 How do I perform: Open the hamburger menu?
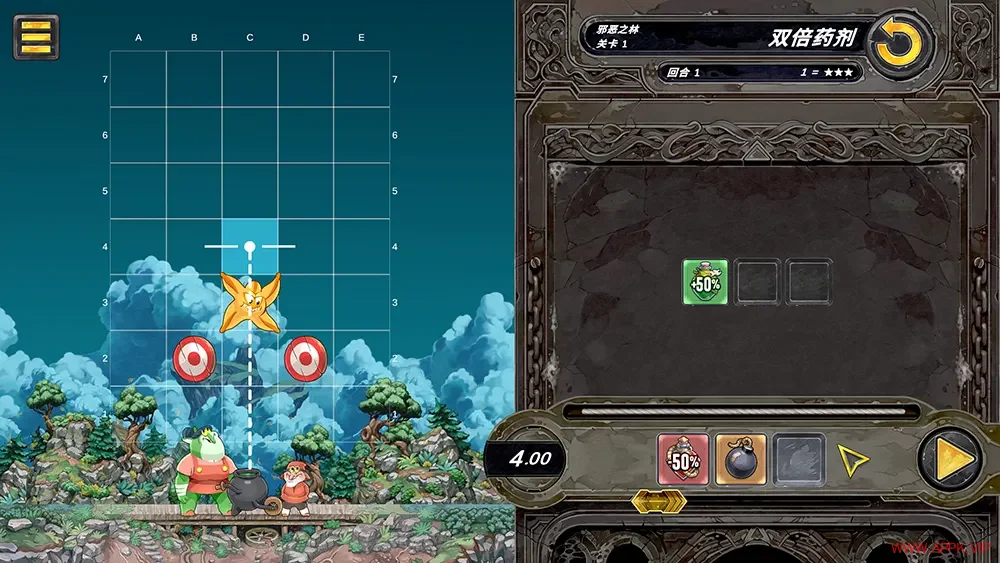35,37
